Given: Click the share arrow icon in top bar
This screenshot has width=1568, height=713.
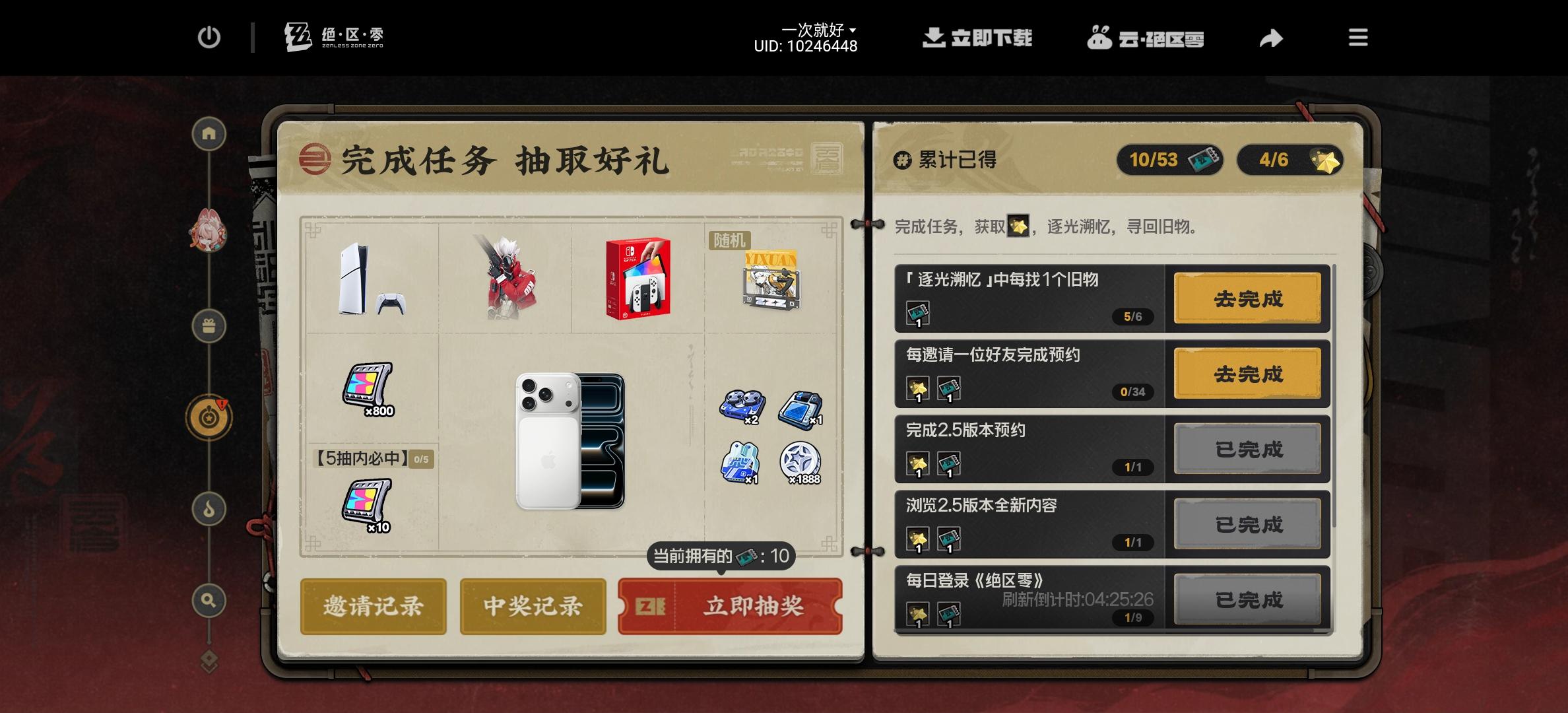Looking at the screenshot, I should 1270,38.
